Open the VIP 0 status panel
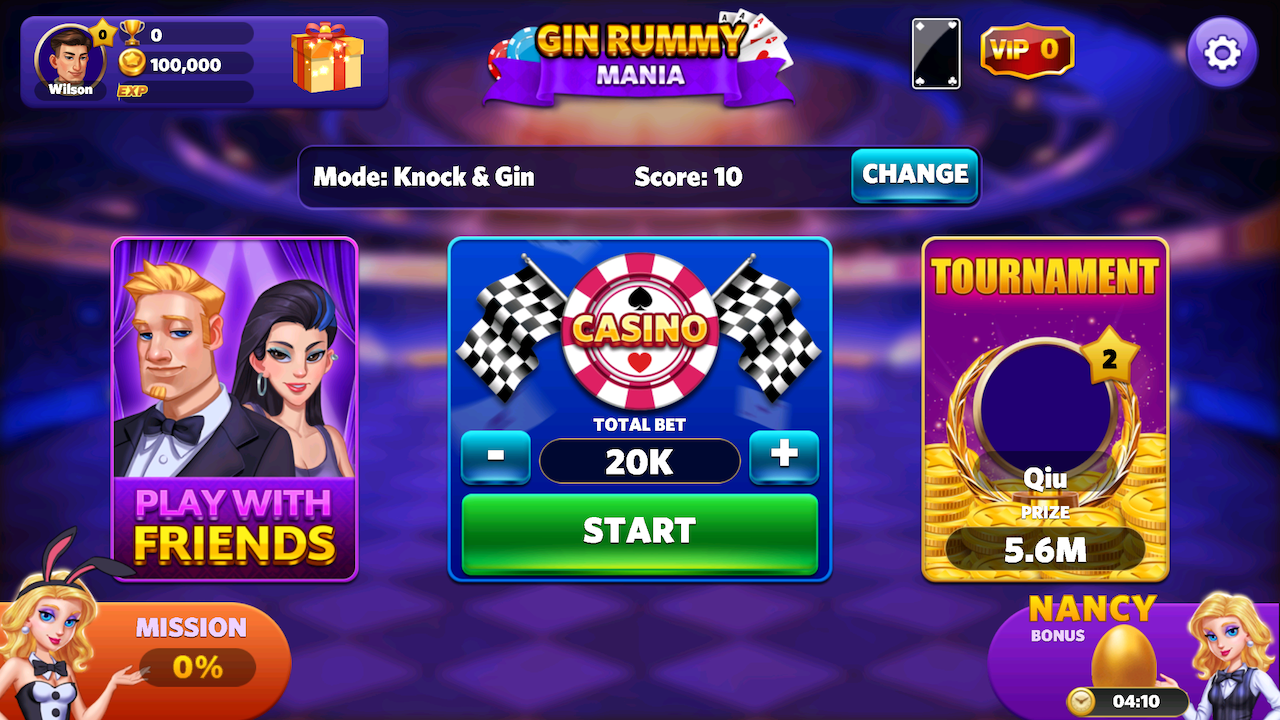This screenshot has width=1280, height=720. 1027,50
